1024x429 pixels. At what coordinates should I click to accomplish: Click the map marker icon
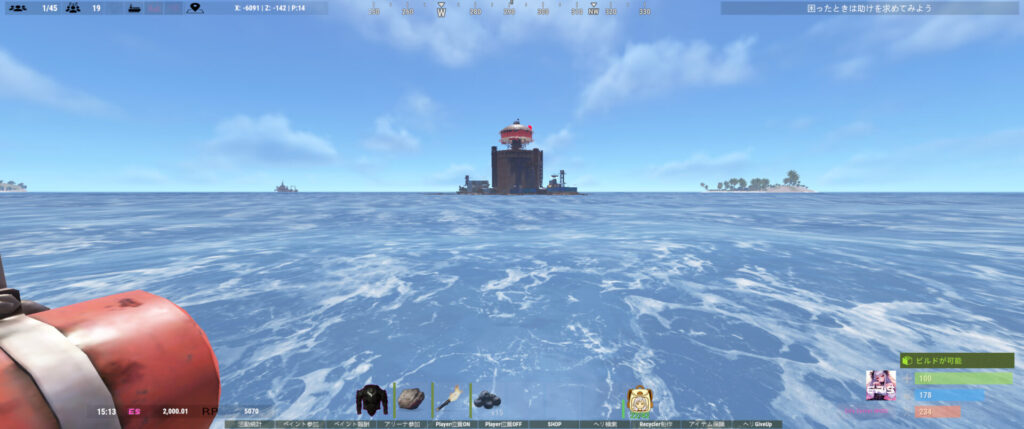click(195, 8)
